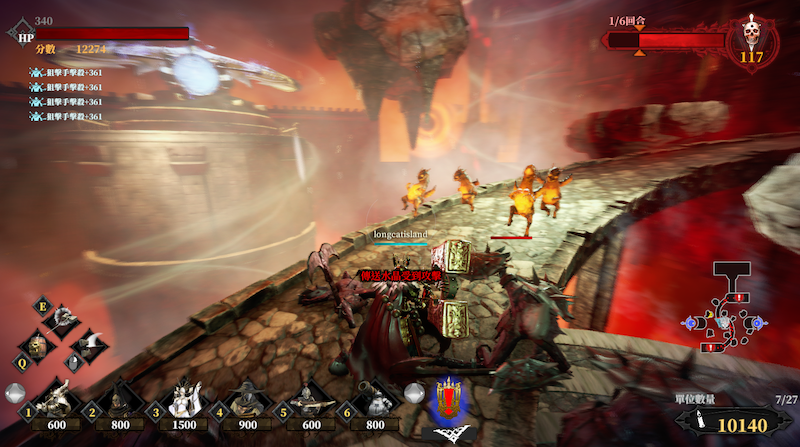Cycle units with the right crystal arrow
Screen dimensions: 800x447
[413, 392]
